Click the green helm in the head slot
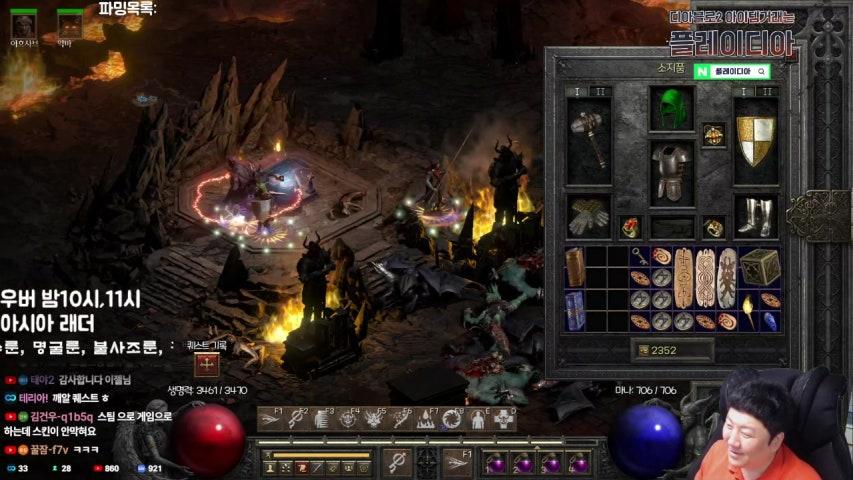 (671, 108)
